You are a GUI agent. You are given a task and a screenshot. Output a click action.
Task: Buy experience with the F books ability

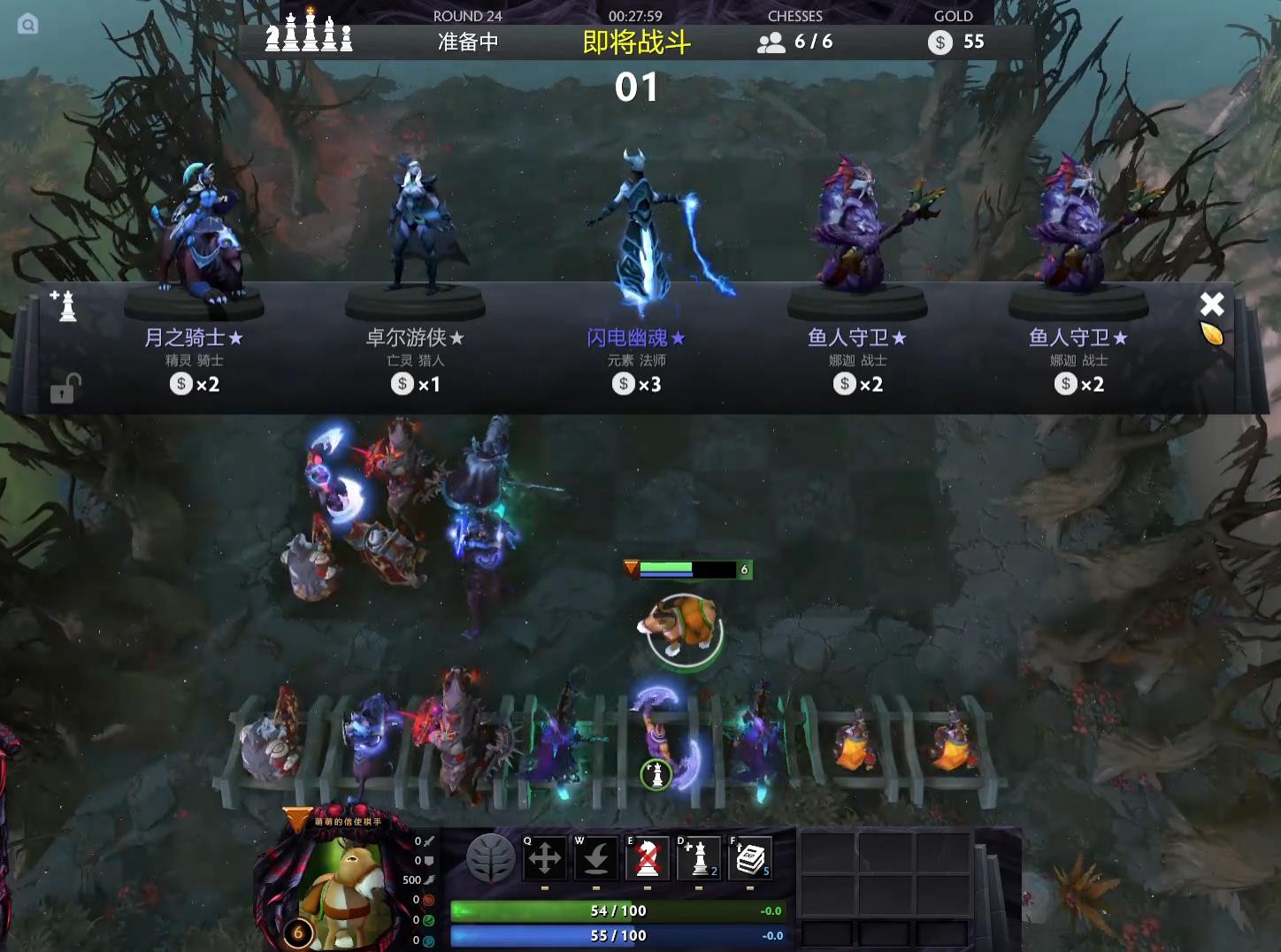[x=750, y=857]
